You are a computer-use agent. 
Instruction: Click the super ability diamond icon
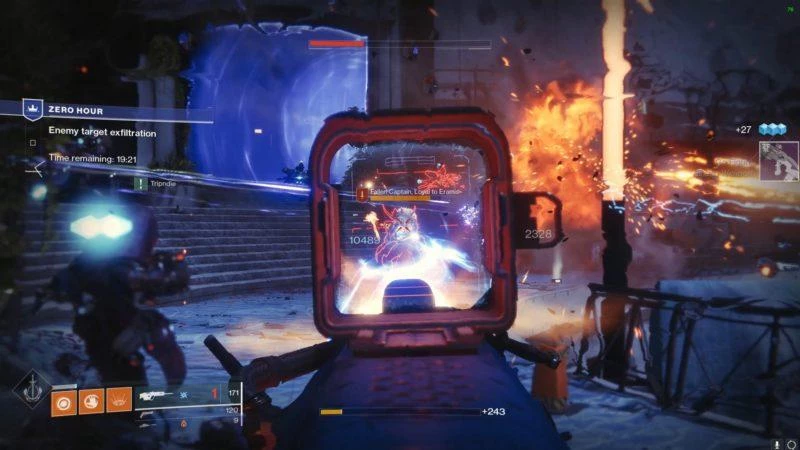[31, 389]
